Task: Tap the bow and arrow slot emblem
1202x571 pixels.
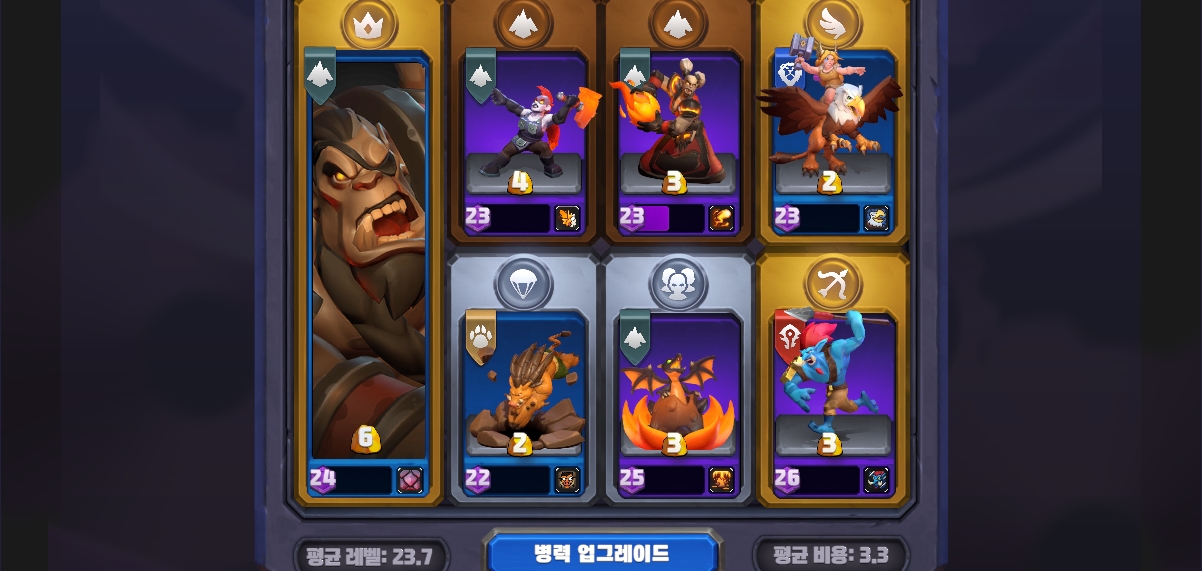Action: [832, 283]
